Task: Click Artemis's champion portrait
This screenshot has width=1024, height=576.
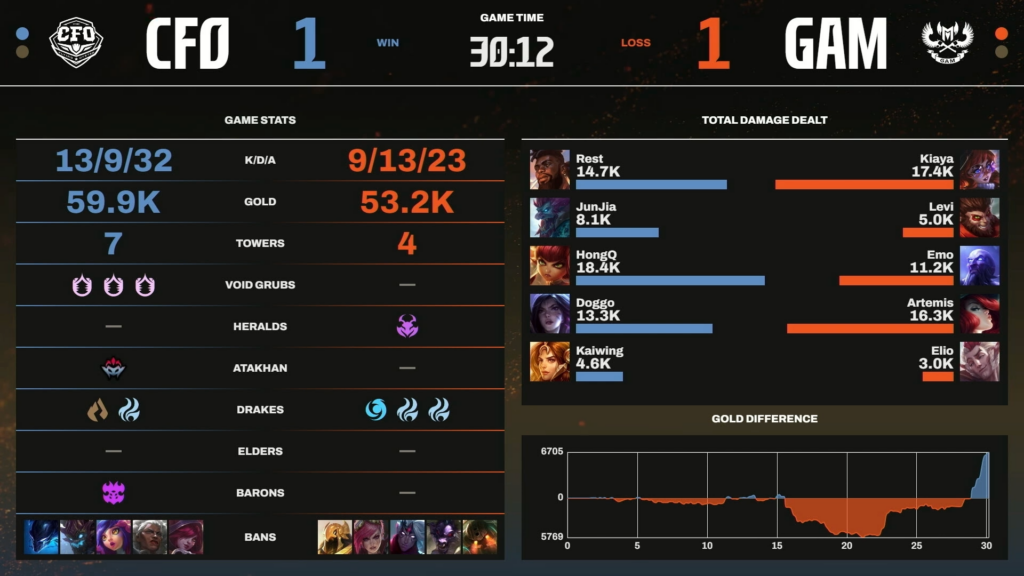Action: tap(979, 314)
